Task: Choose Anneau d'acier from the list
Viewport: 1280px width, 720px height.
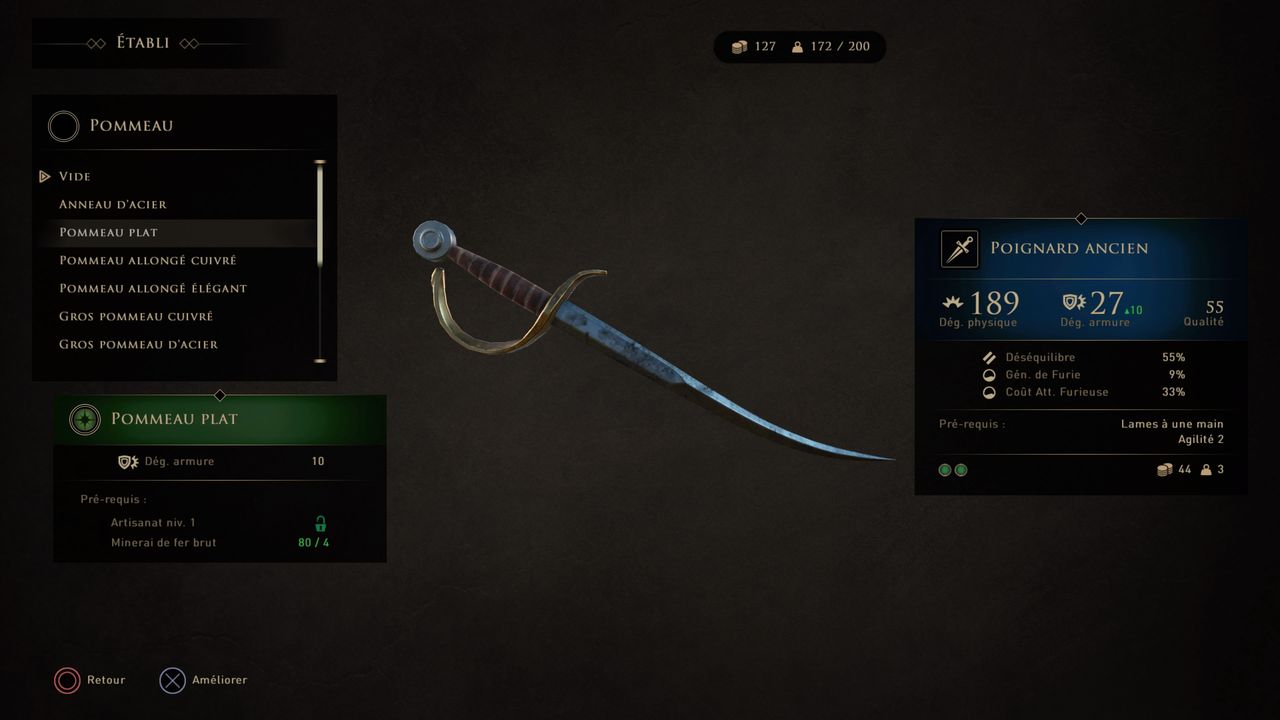Action: (113, 204)
